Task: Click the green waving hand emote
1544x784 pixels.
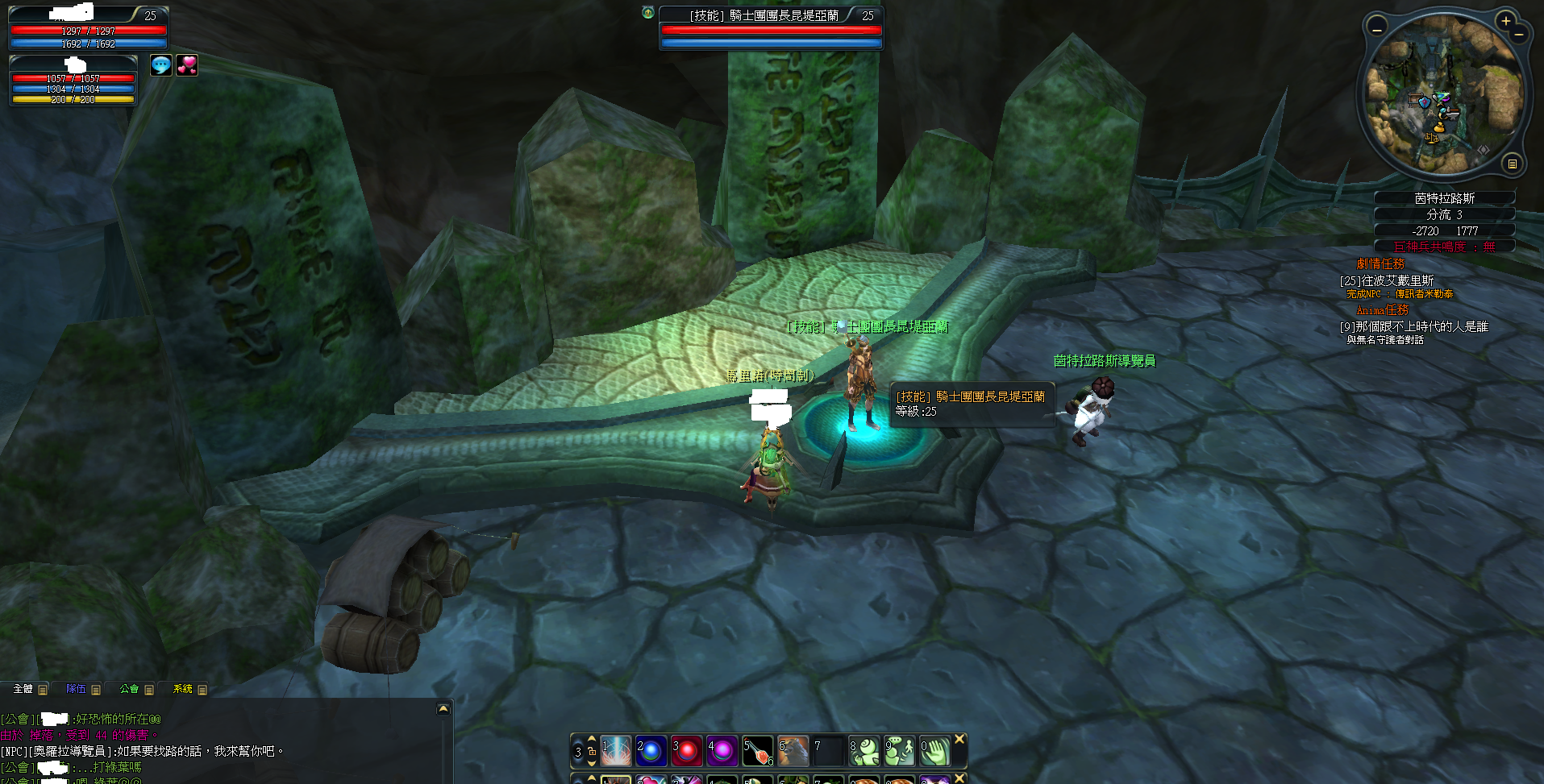Action: tap(935, 751)
